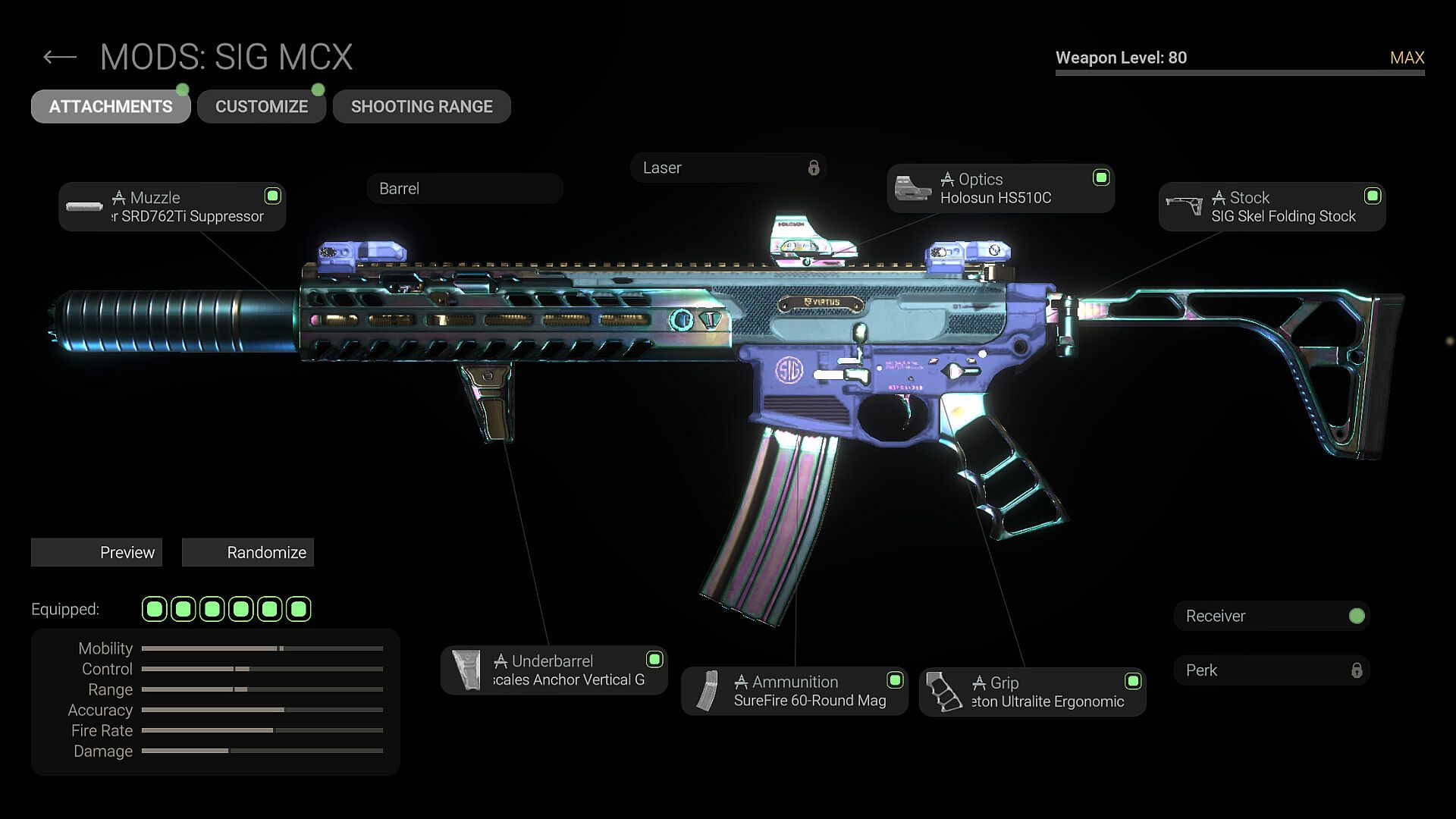Open the empty Barrel slot
Viewport: 1456px width, 819px height.
click(x=464, y=188)
